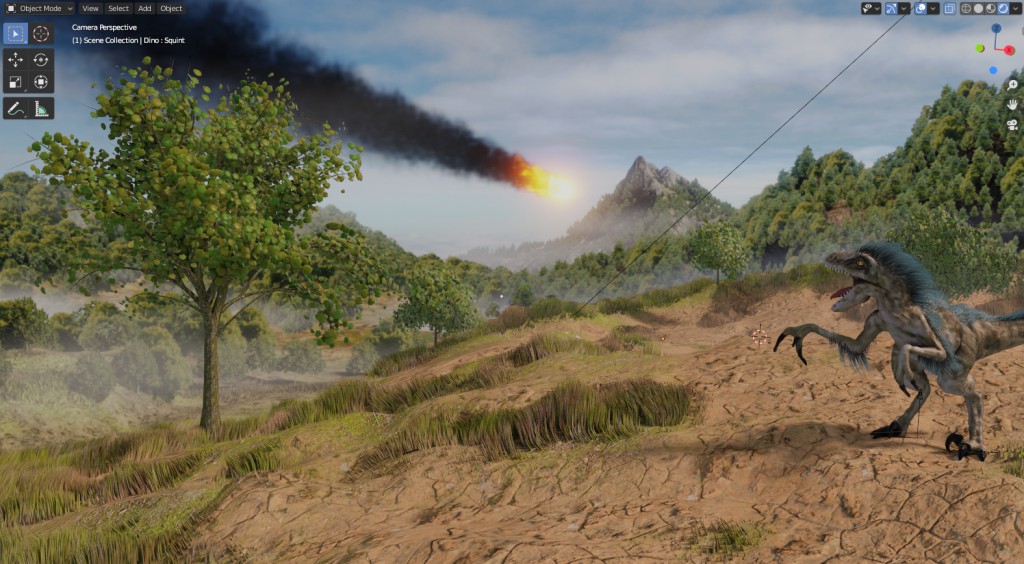Switch to wireframe viewport shading
Screen dimensions: 1024x564
[x=967, y=8]
